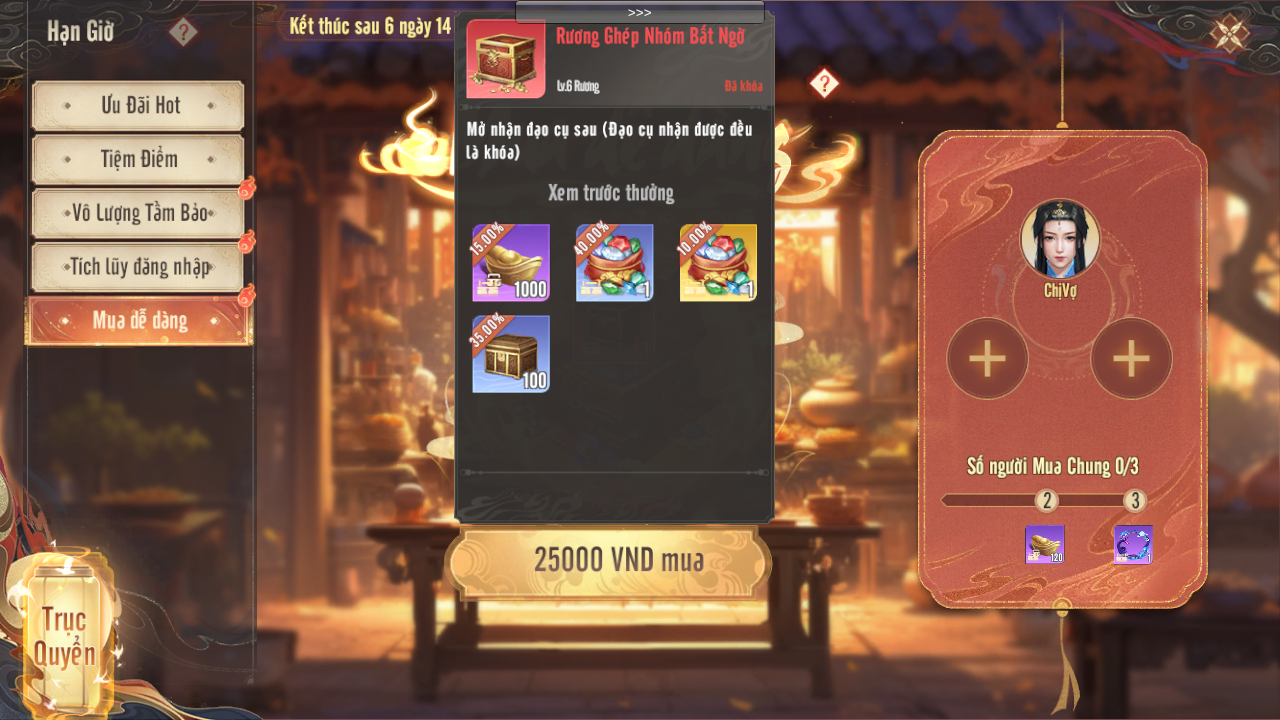View the 3-buyer blue bracelet reward
The image size is (1280, 720).
coord(1133,545)
